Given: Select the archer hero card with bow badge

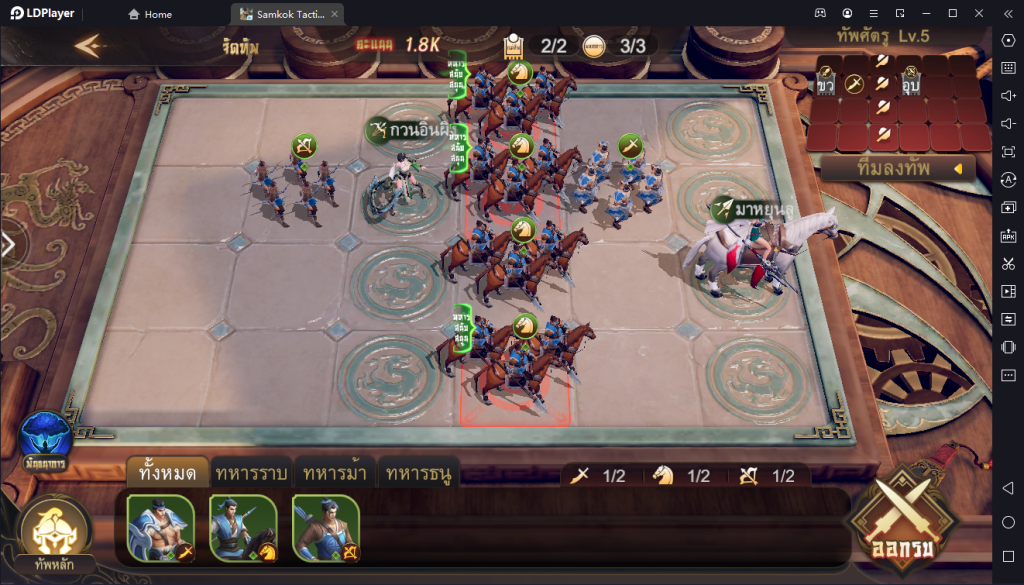Looking at the screenshot, I should click(x=326, y=526).
